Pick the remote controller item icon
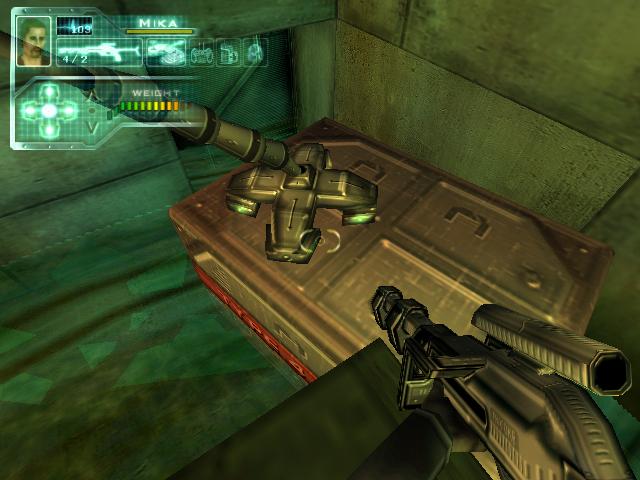Image resolution: width=640 pixels, height=480 pixels. point(203,52)
